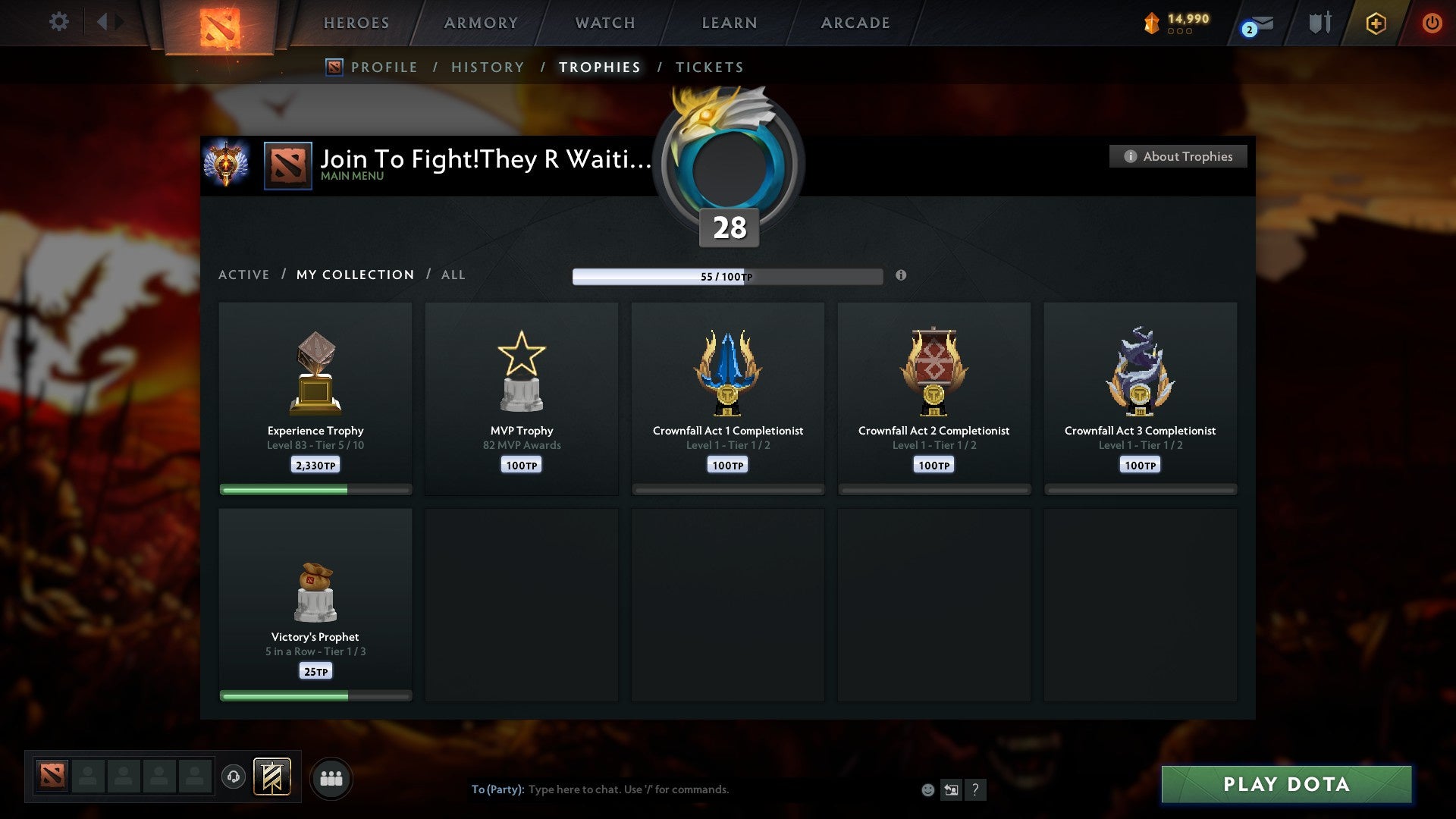
Task: Click the question mark help icon
Action: tap(977, 789)
